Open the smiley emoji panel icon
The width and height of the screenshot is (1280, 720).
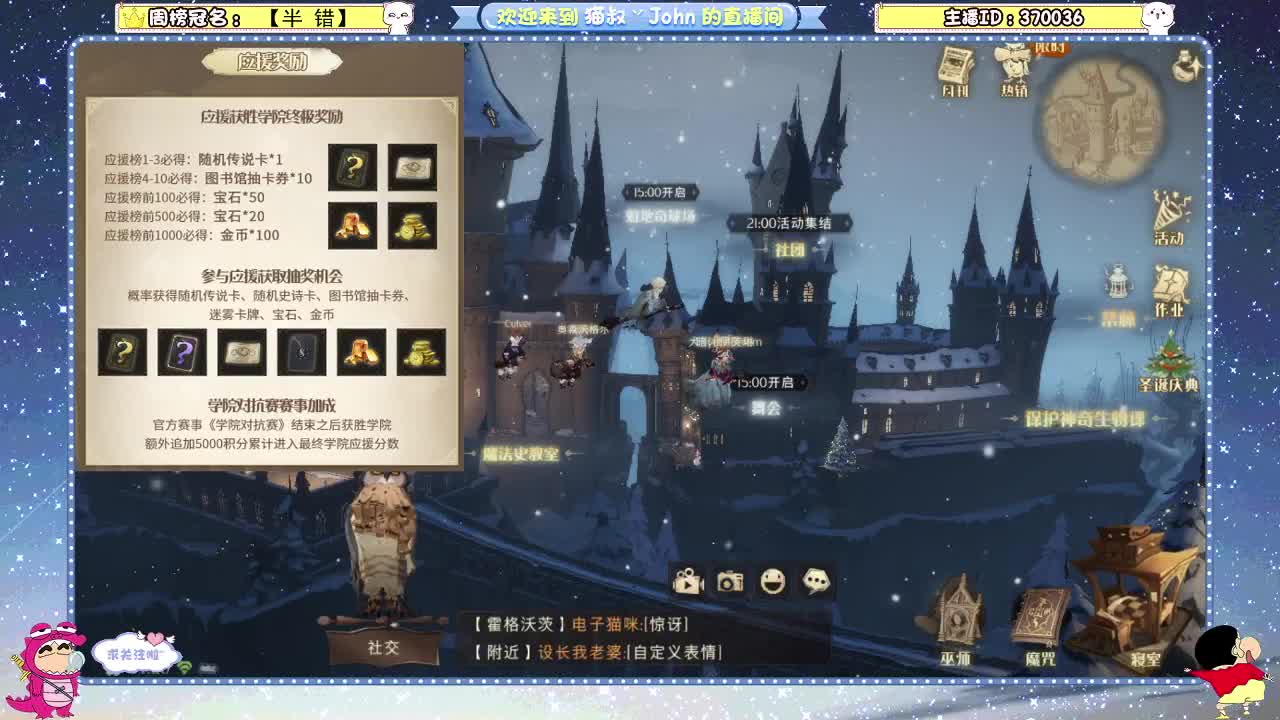pos(773,580)
